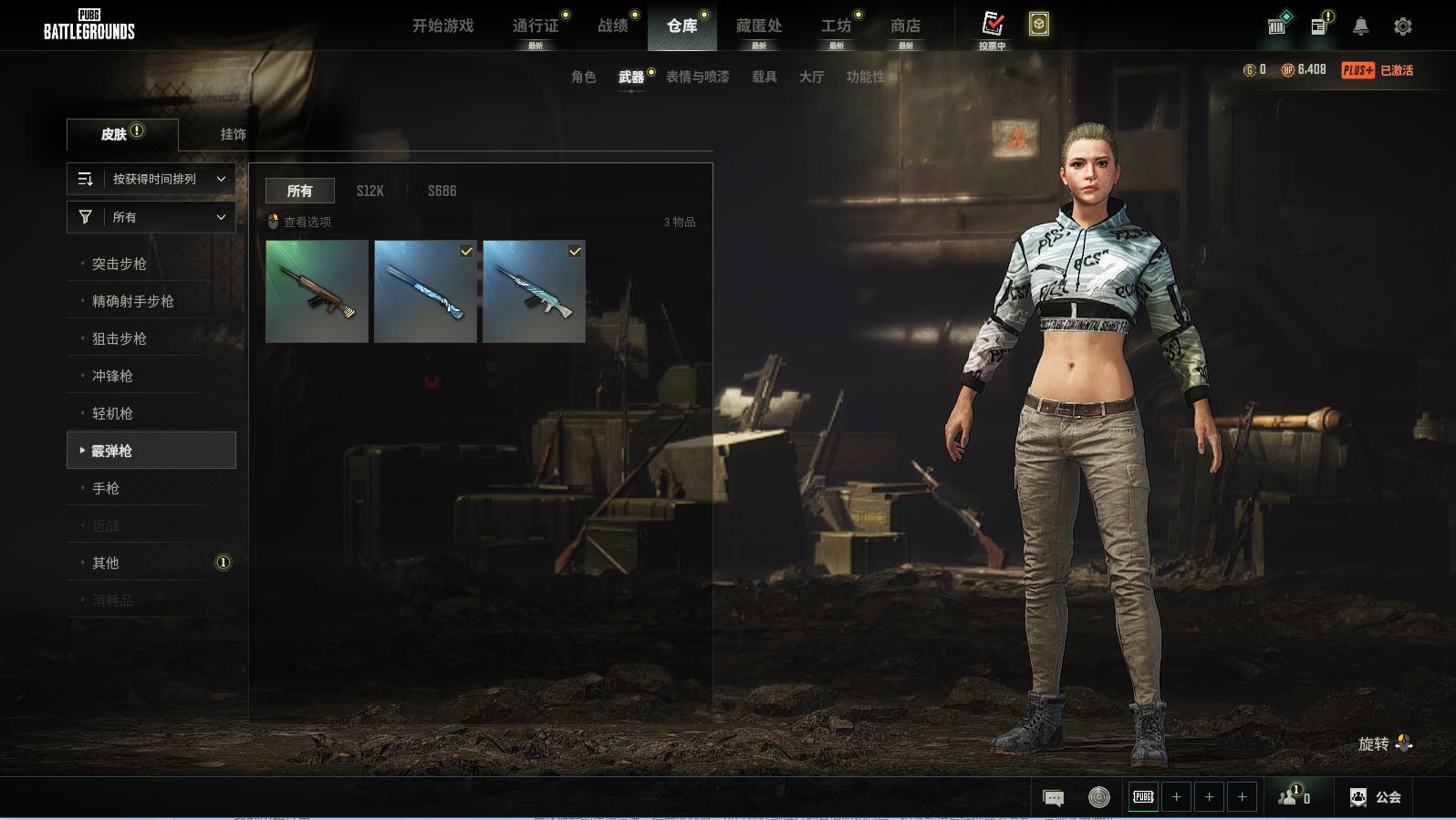Select the 手枪 pistol category
This screenshot has height=820, width=1456.
106,488
